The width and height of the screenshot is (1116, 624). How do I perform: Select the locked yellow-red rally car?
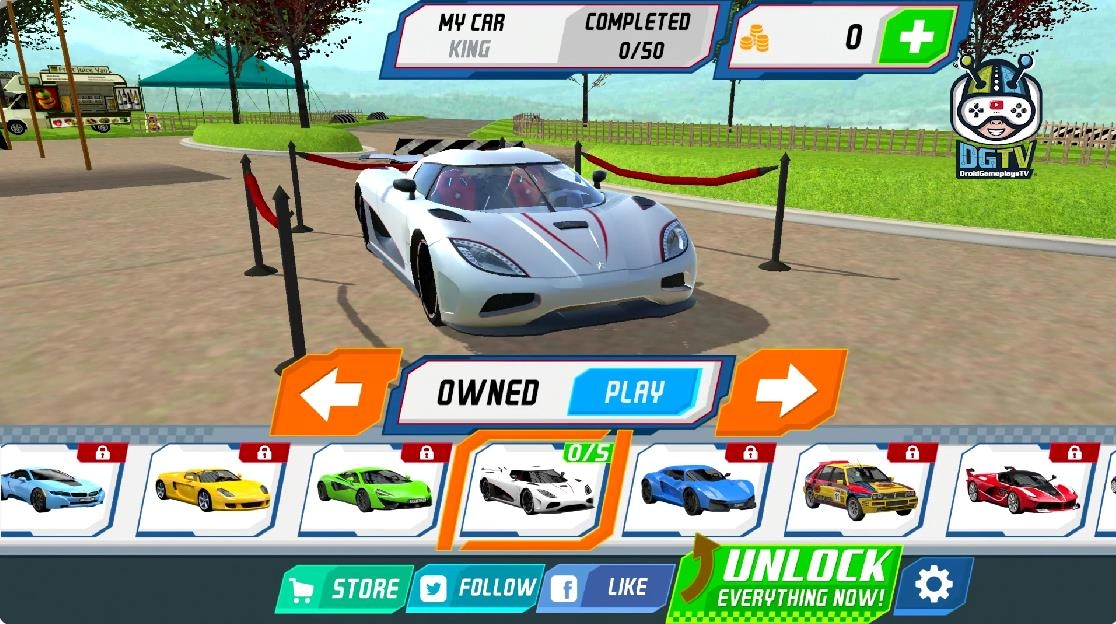click(x=861, y=488)
